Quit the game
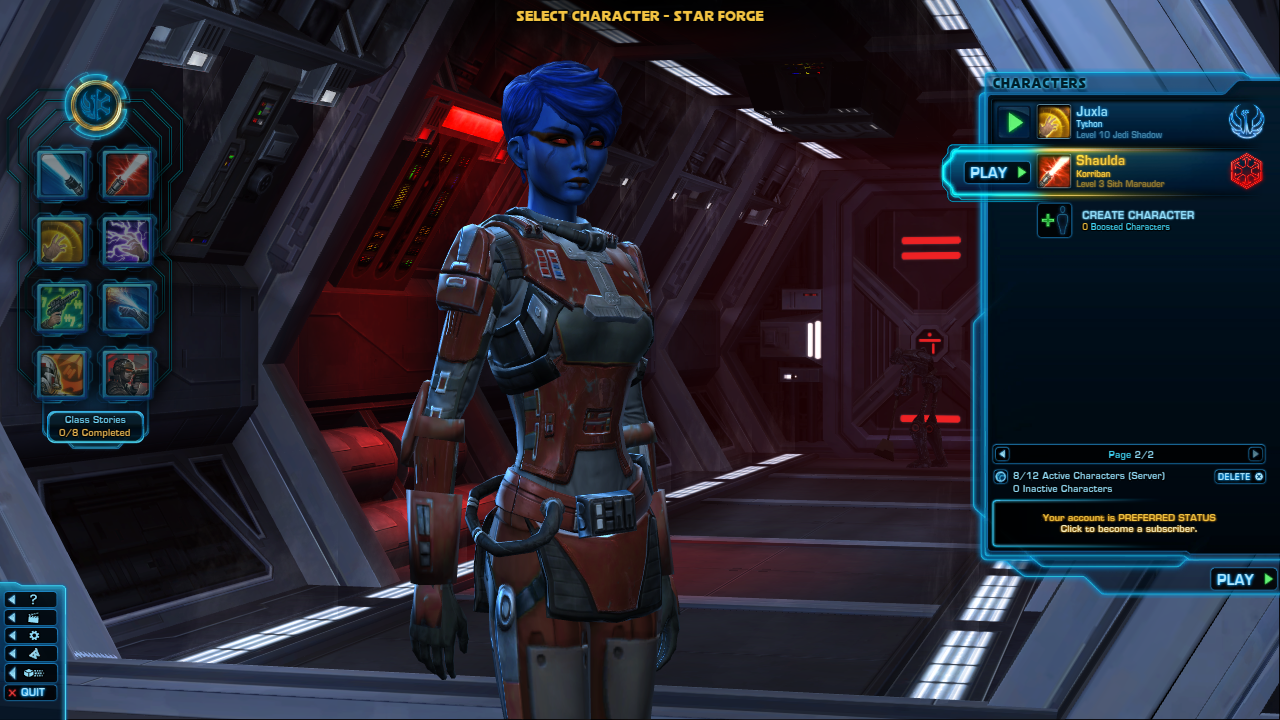 [31, 692]
